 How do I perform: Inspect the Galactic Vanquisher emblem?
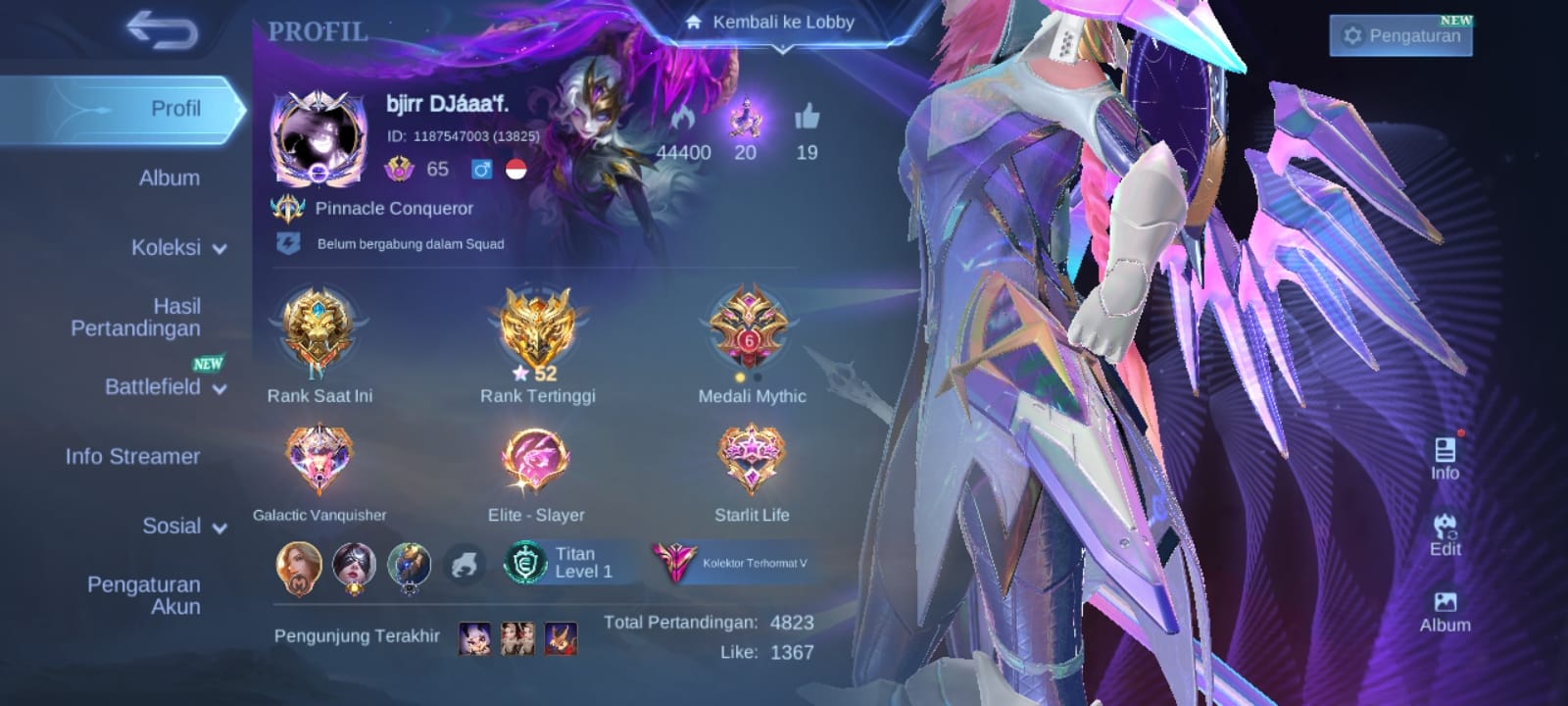click(x=319, y=459)
